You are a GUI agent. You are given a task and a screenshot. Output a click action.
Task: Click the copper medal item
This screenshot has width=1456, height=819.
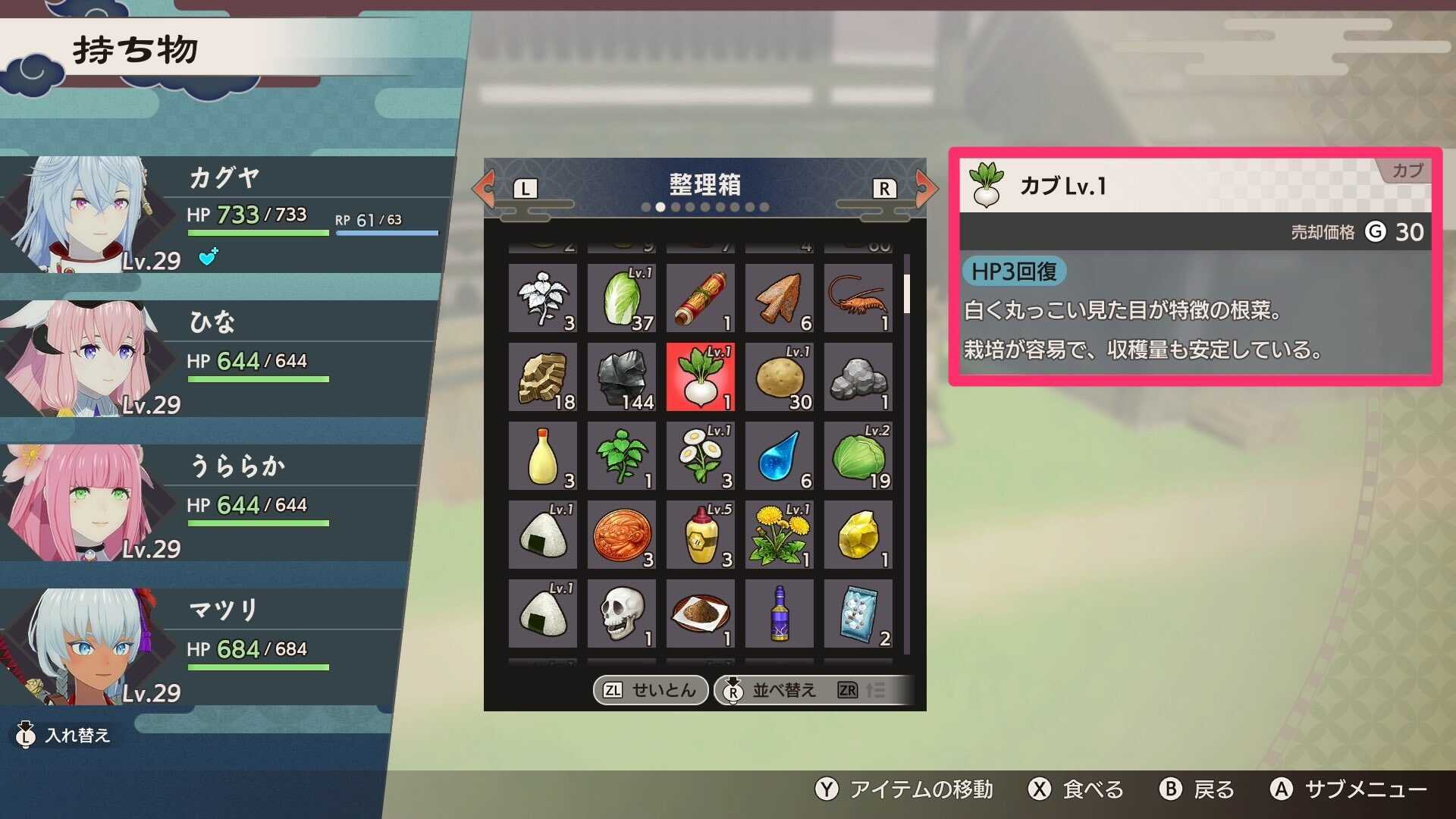(x=620, y=535)
